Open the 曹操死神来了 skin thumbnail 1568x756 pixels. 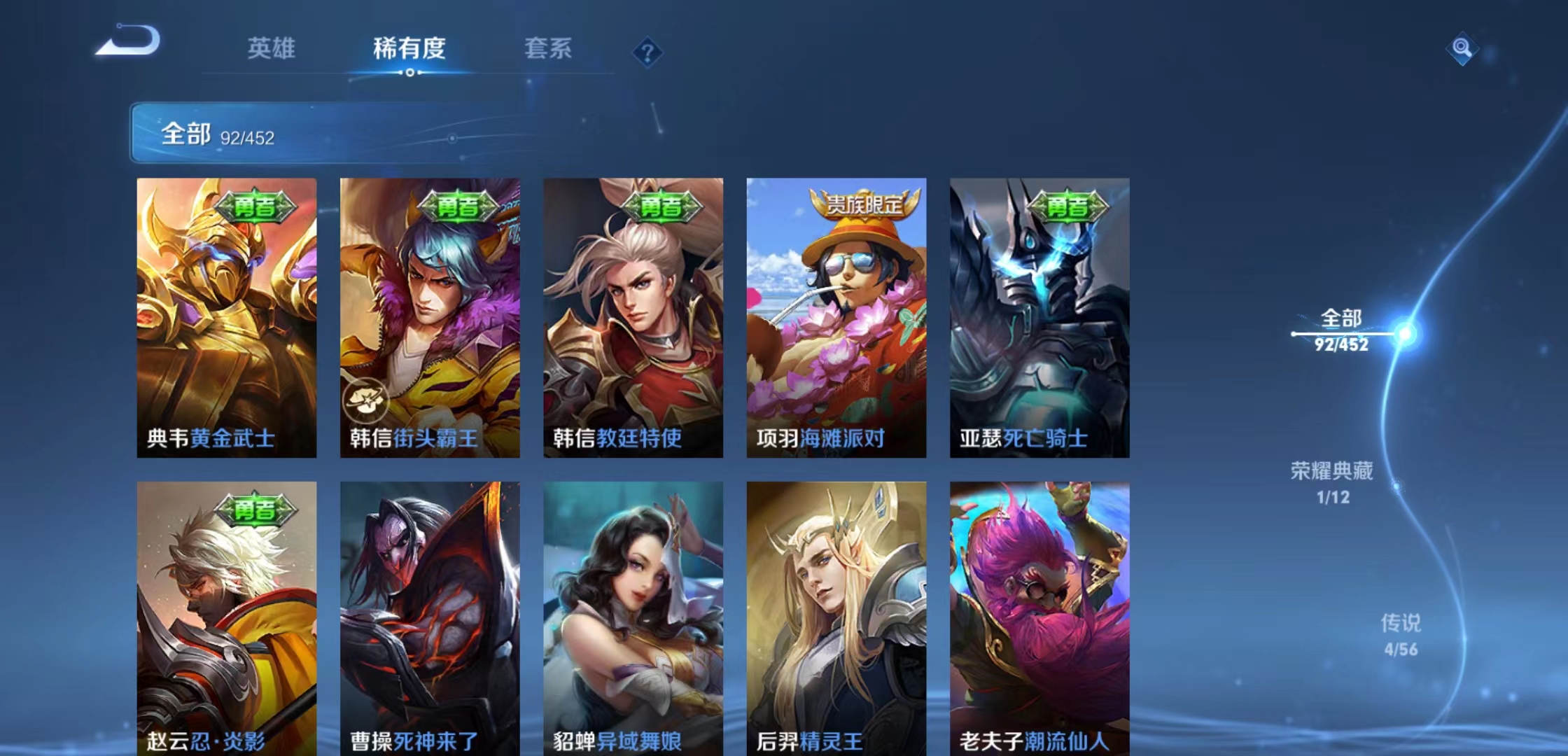tap(427, 616)
